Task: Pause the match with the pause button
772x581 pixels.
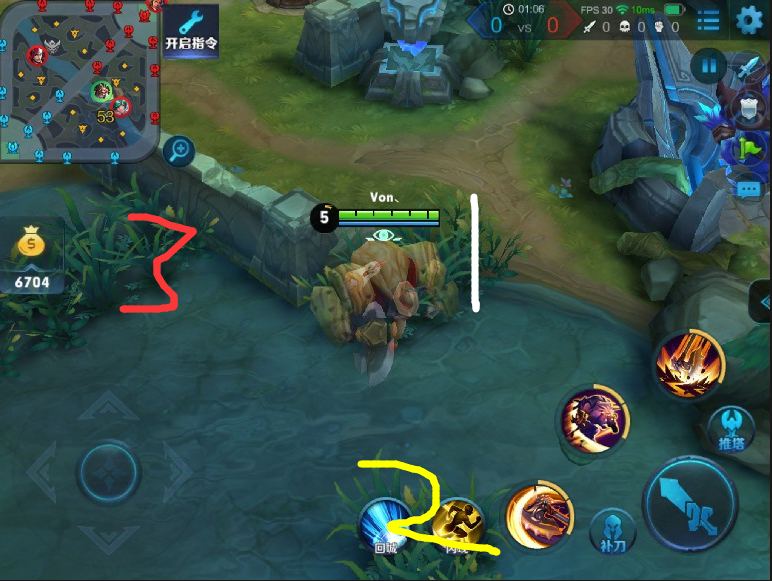Action: pyautogui.click(x=709, y=66)
